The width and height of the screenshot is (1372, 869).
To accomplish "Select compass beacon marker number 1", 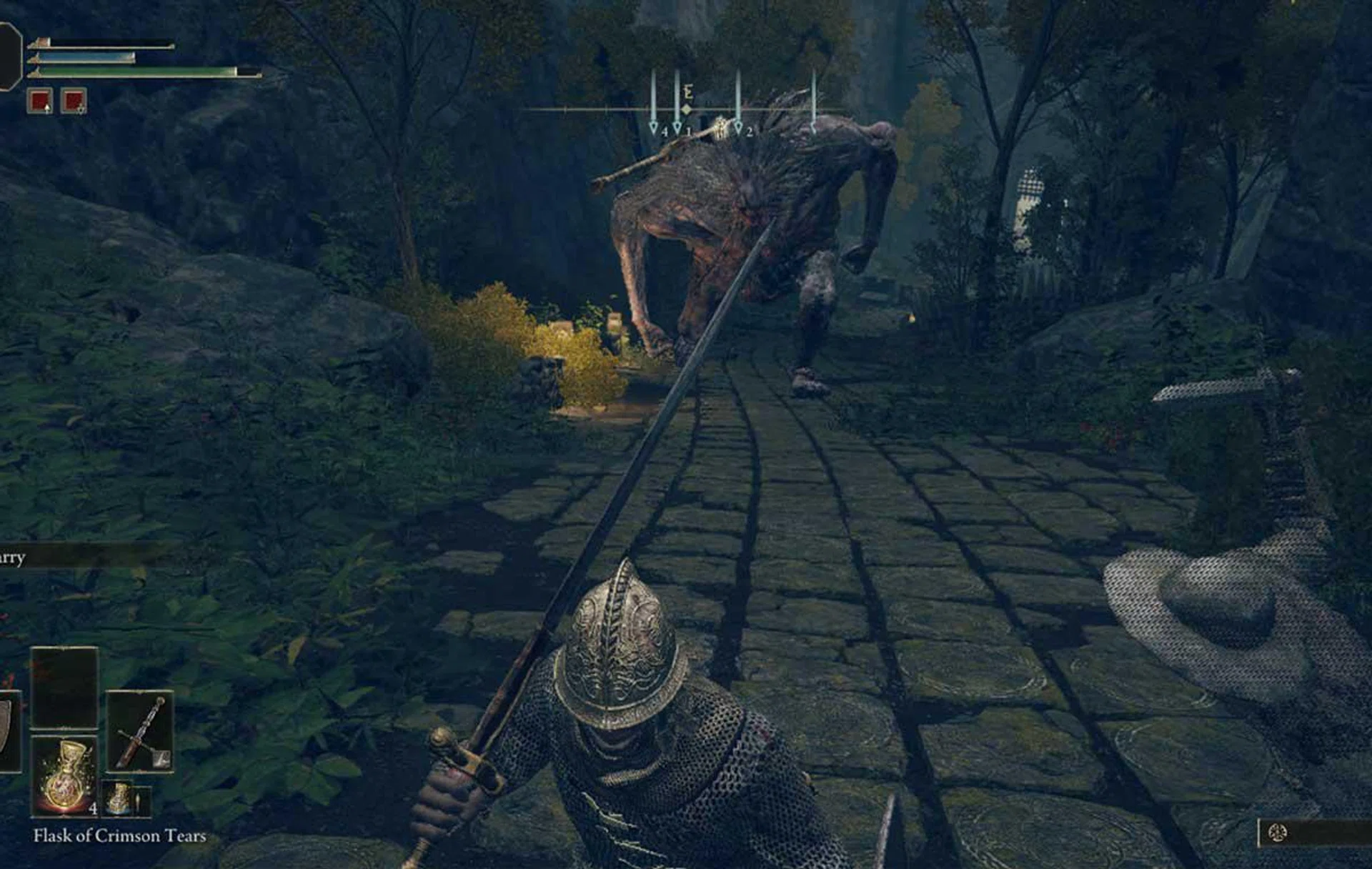I will (677, 127).
